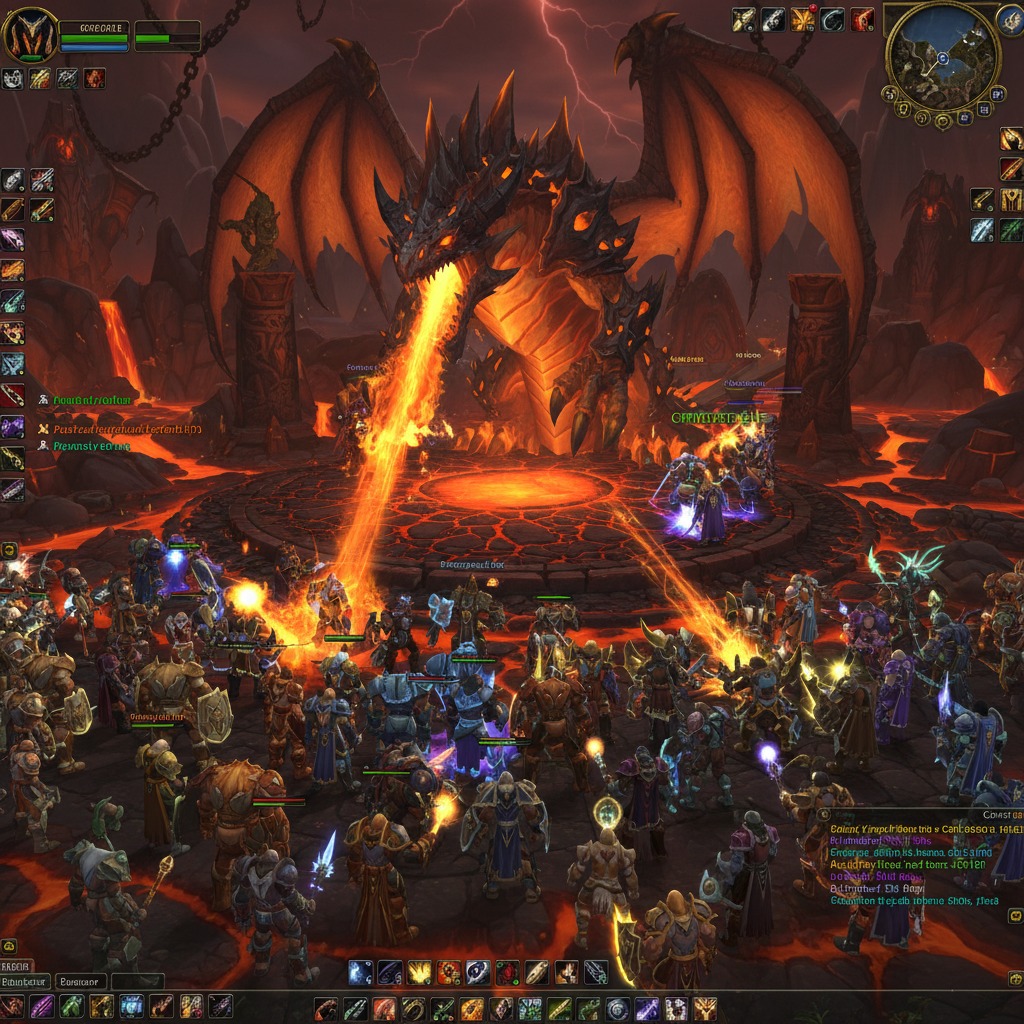Screen dimensions: 1024x1024
Task: Focus the chat log window
Action: 918,858
